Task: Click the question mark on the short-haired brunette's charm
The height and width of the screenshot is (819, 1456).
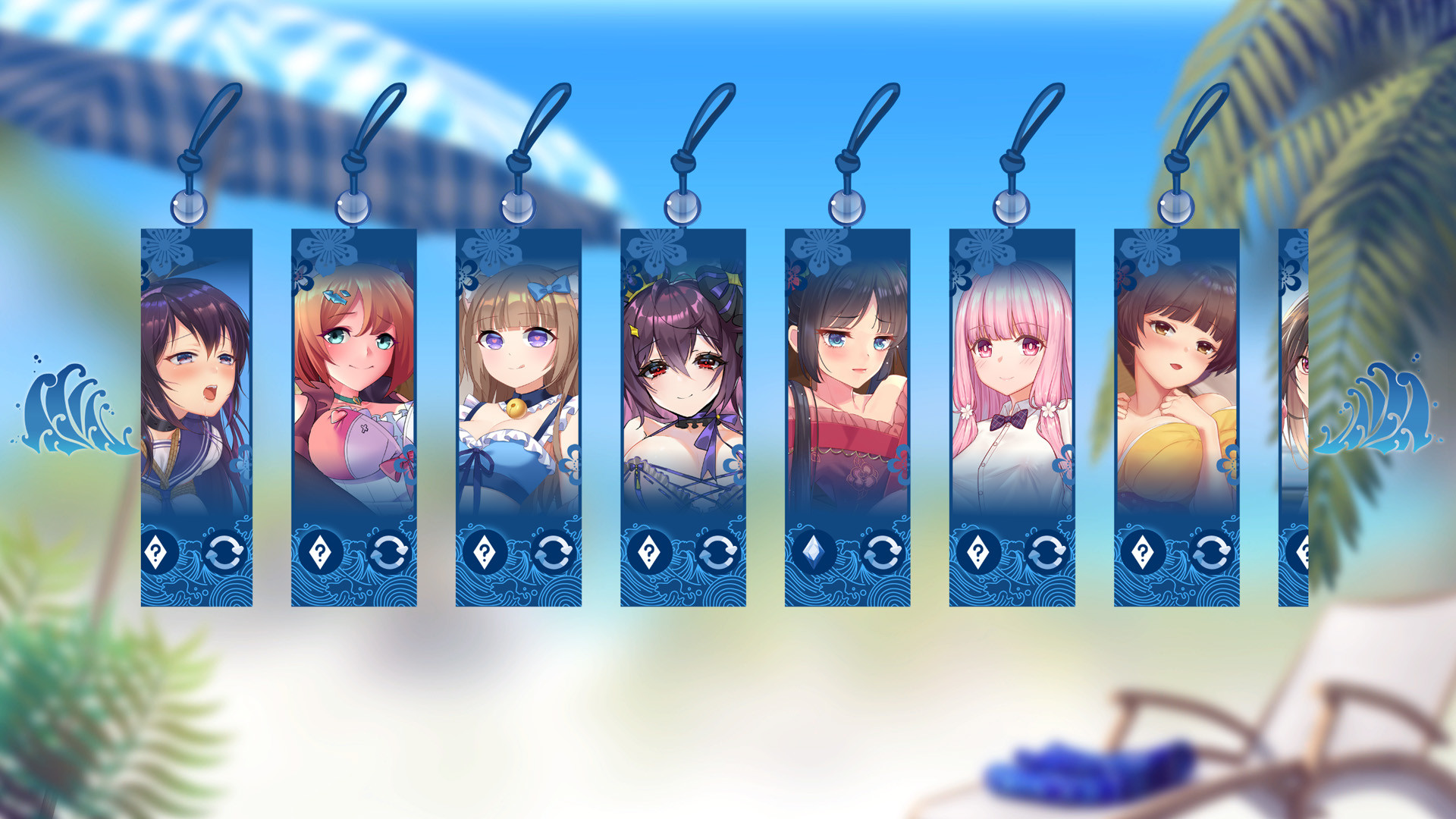Action: click(1142, 554)
